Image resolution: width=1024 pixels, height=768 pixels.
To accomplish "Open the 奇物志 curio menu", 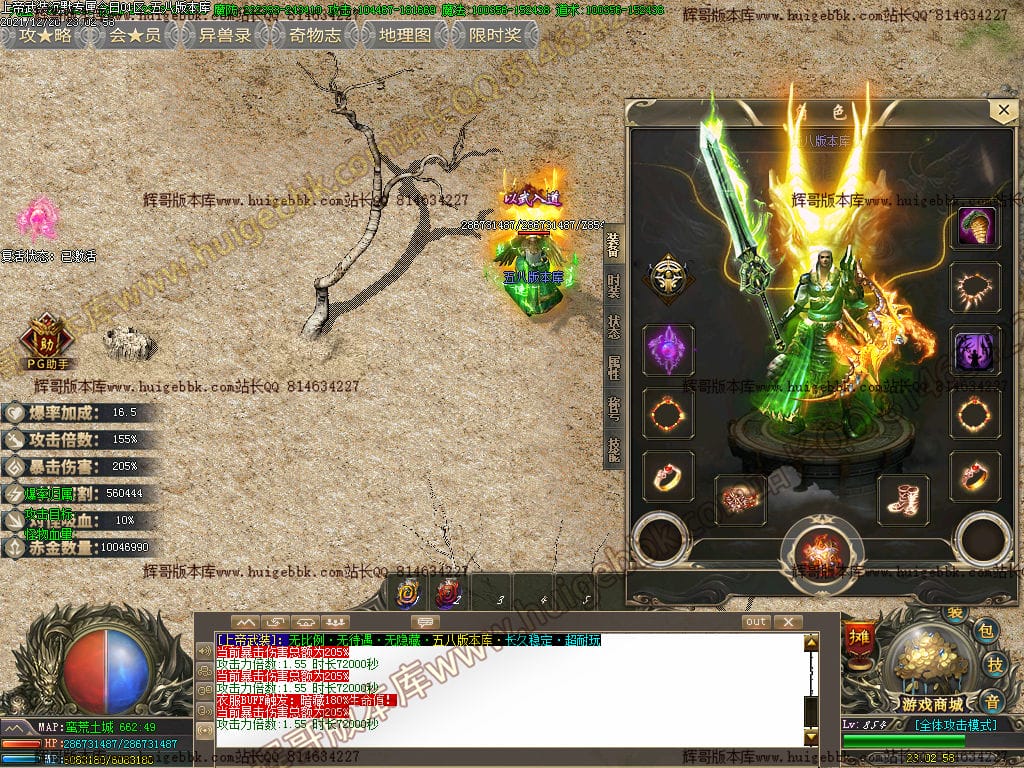I will click(314, 35).
